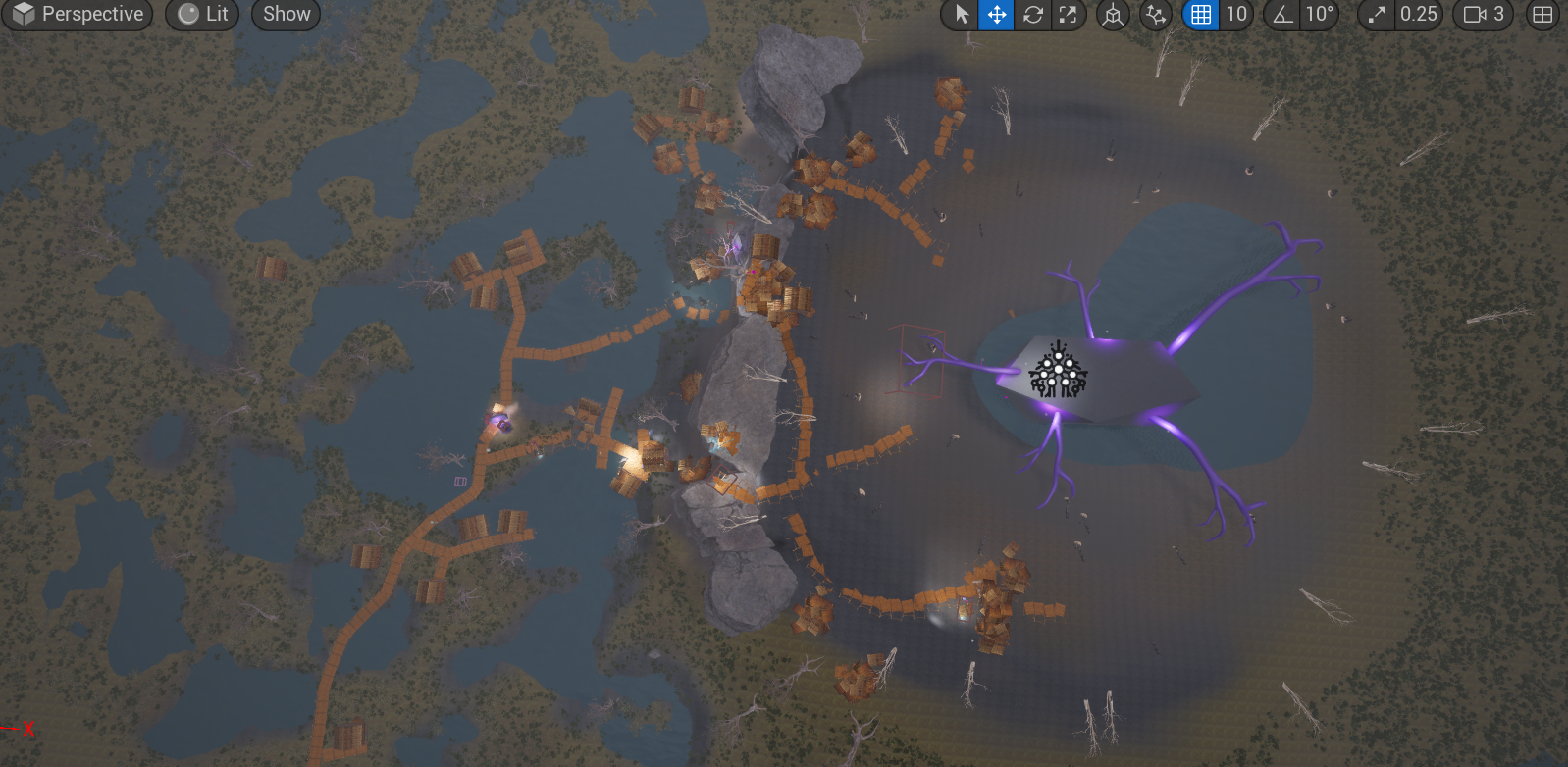Open the camera speed setting
The image size is (1568, 767).
pos(1484,15)
